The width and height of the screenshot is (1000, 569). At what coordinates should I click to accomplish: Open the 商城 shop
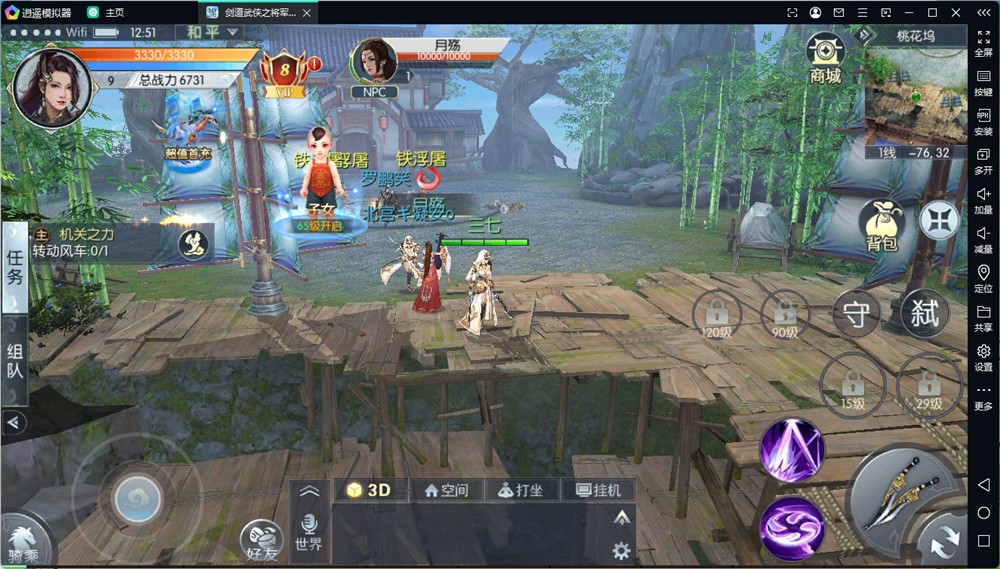pos(825,58)
